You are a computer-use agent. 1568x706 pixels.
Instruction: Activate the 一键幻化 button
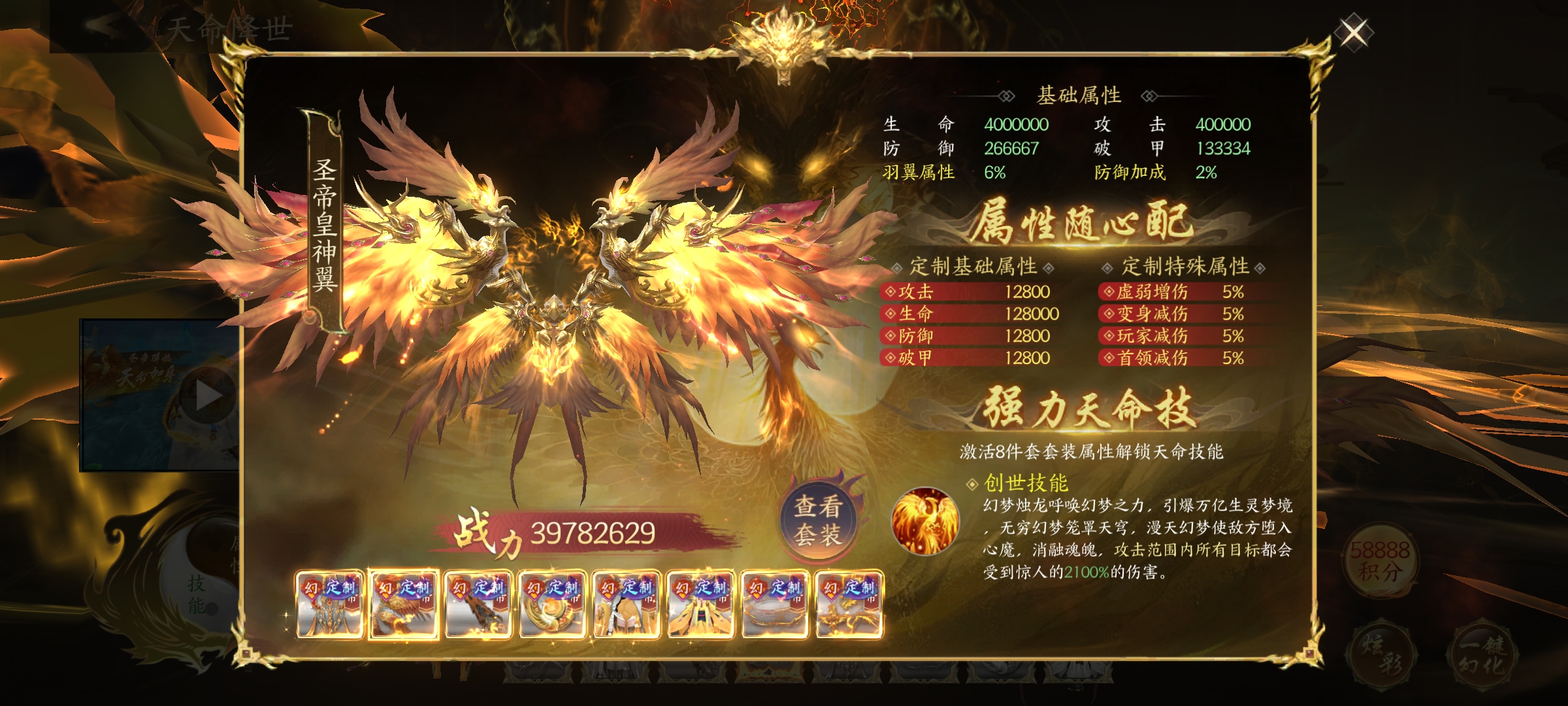1482,656
